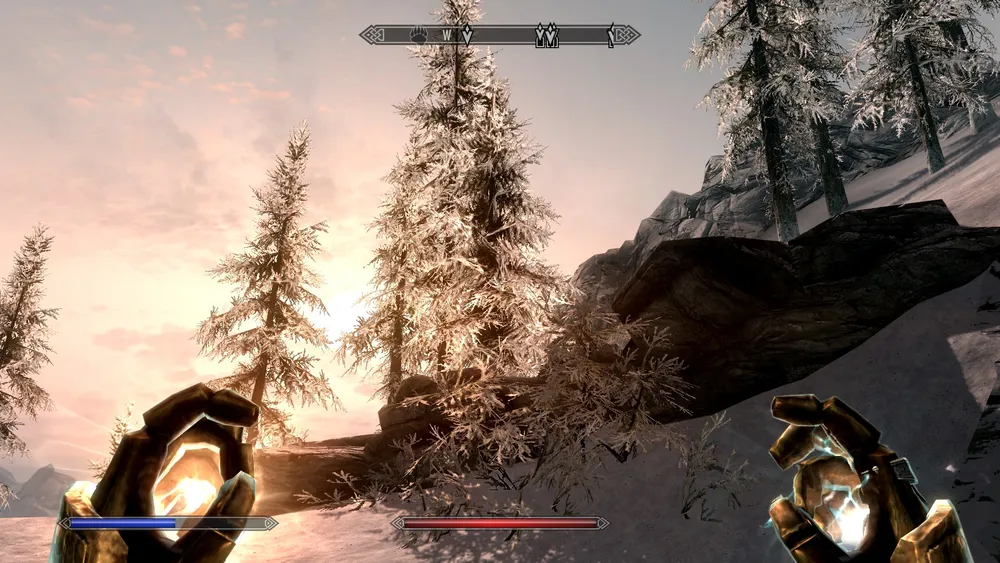Screen dimensions: 1000x563
Task: Select the W west heading on the compass
Action: (447, 35)
